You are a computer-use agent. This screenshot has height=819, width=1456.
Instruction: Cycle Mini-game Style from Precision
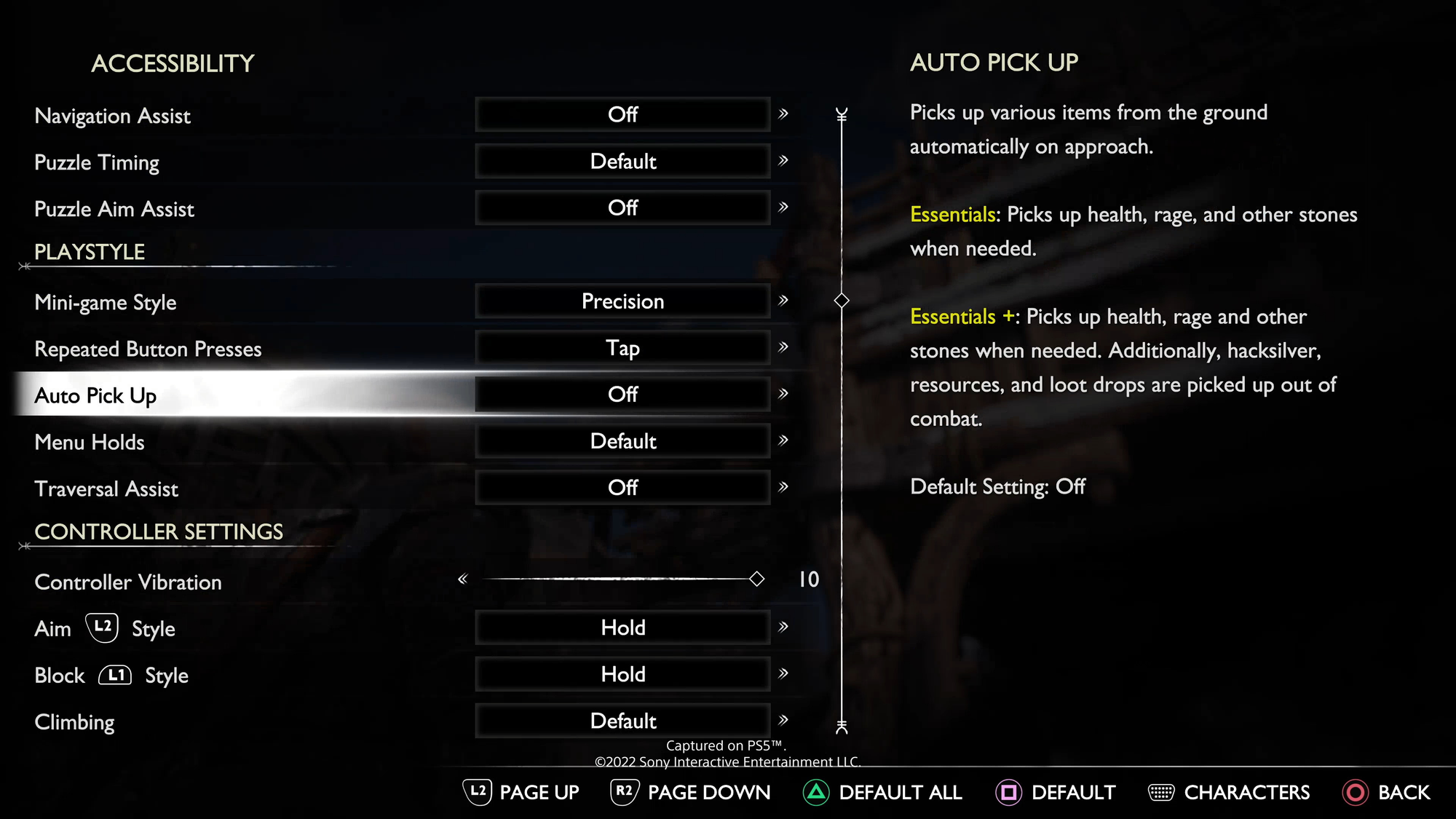[622, 301]
